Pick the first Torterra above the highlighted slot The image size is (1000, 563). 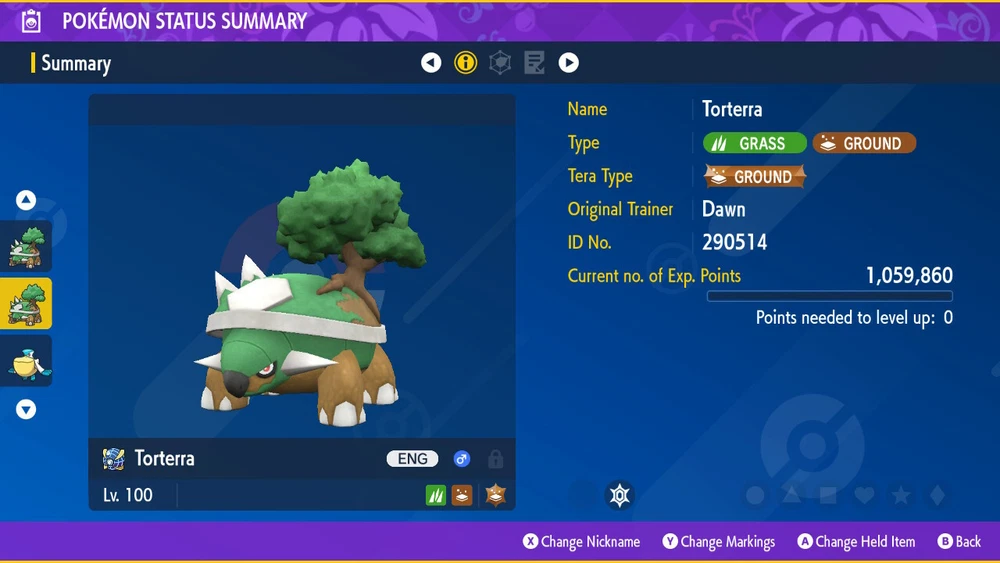[26, 247]
